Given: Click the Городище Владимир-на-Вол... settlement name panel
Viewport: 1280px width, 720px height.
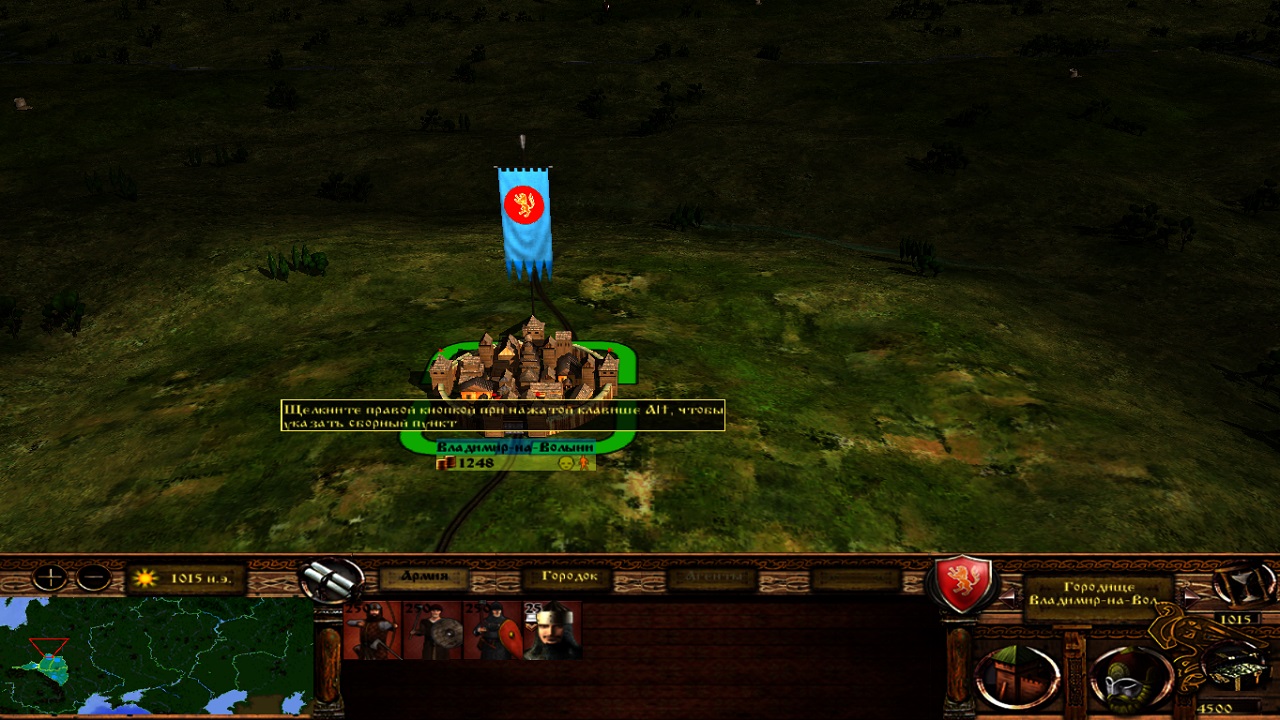Looking at the screenshot, I should [x=1098, y=595].
